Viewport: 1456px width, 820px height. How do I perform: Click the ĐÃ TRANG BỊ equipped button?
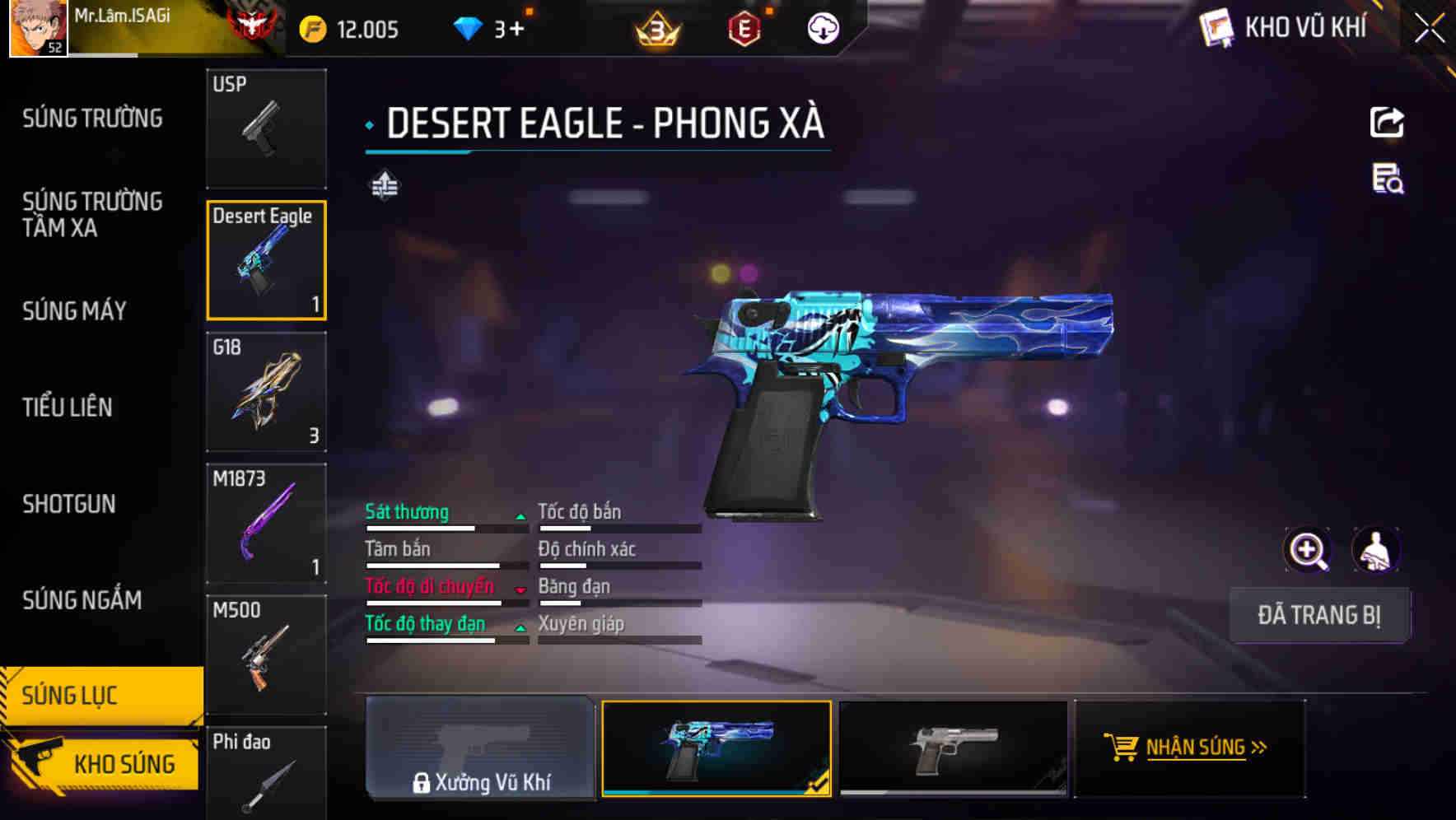click(1319, 615)
